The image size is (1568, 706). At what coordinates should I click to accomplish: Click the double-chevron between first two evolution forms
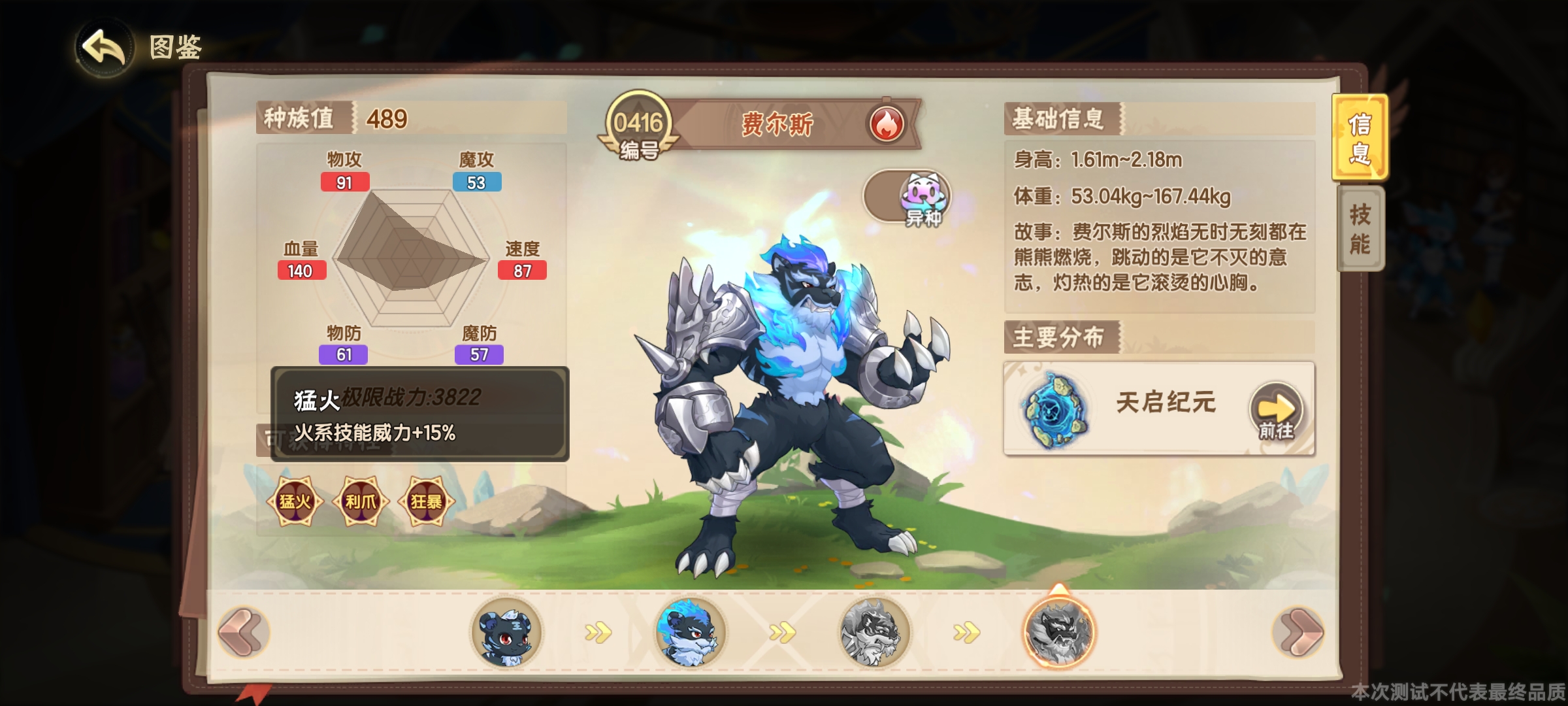tap(600, 631)
